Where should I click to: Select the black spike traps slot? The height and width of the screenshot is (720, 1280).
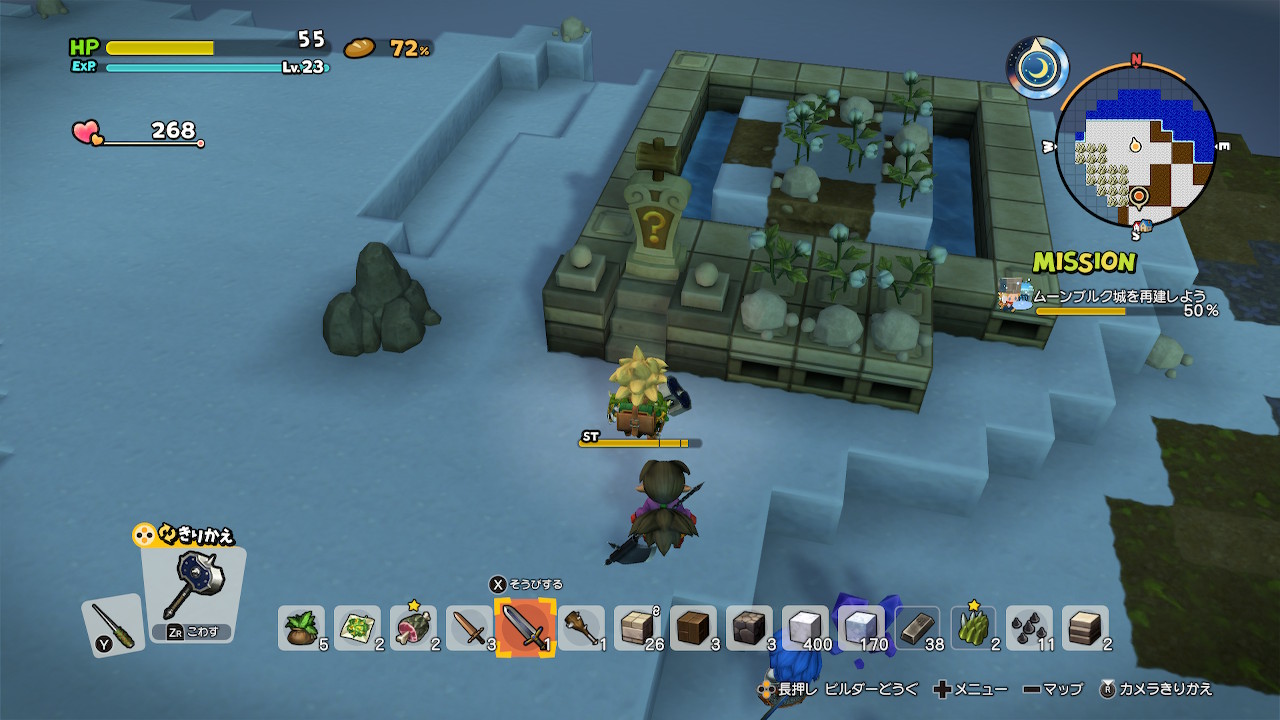pyautogui.click(x=1029, y=628)
